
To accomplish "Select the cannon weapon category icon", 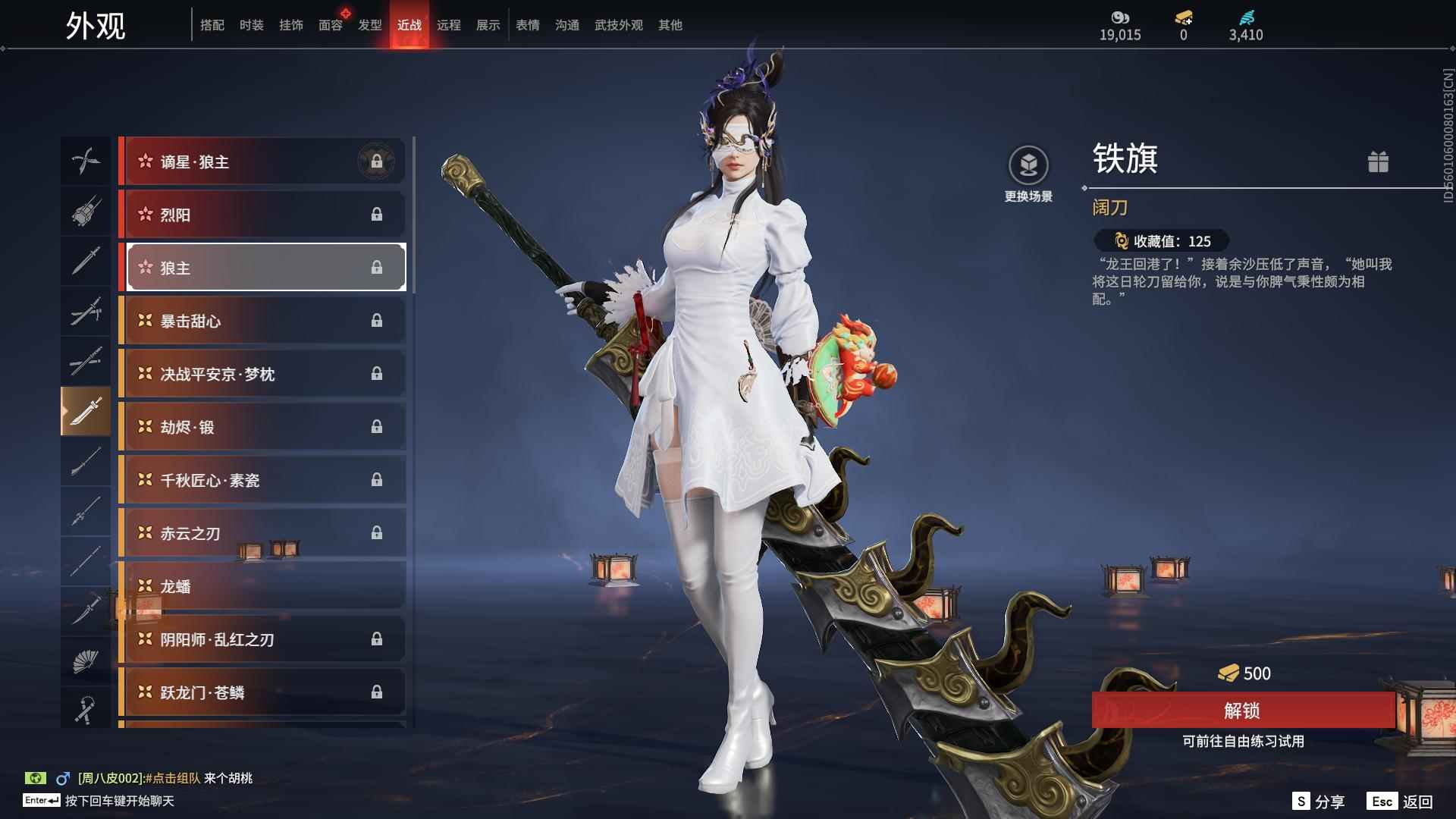I will 86,212.
